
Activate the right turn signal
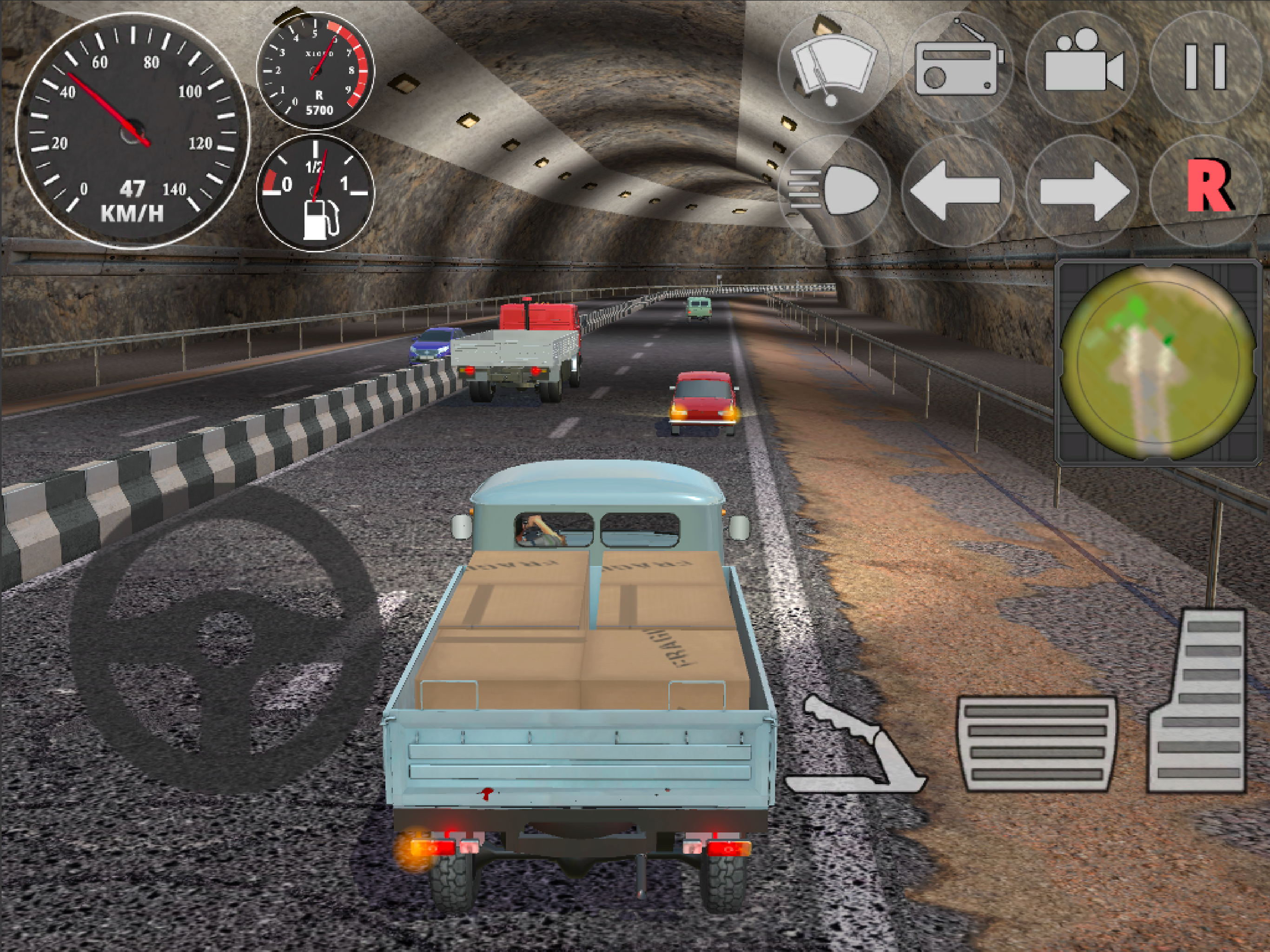coord(1082,190)
